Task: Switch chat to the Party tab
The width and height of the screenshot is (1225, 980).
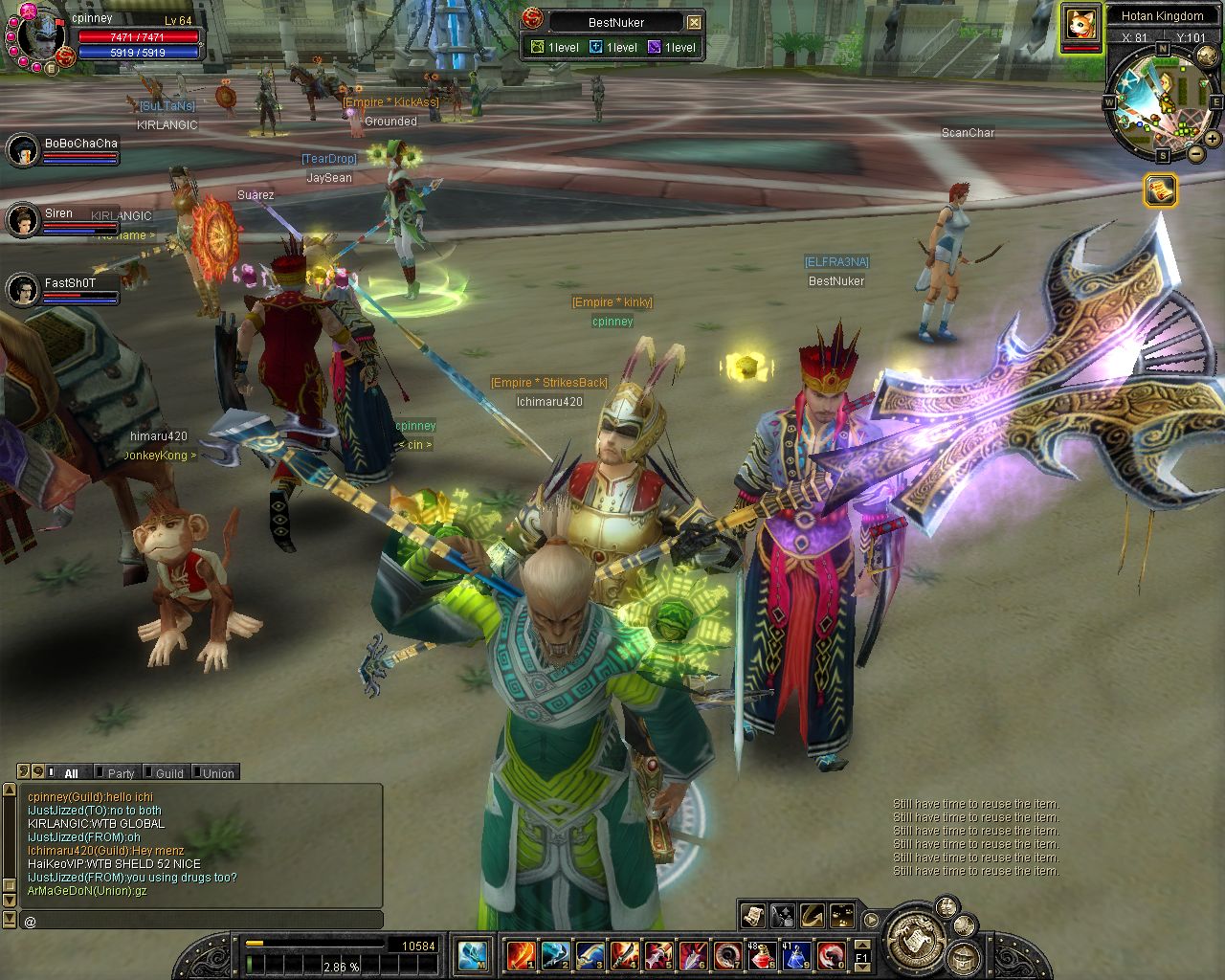Action: point(121,773)
